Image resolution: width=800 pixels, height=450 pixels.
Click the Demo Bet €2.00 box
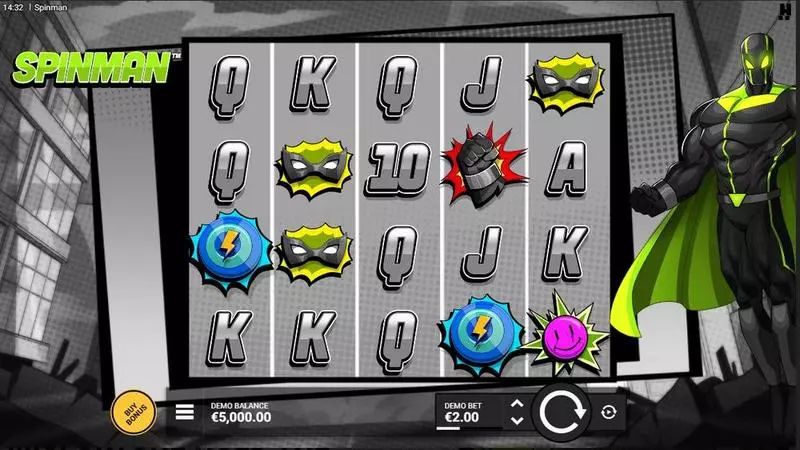469,411
